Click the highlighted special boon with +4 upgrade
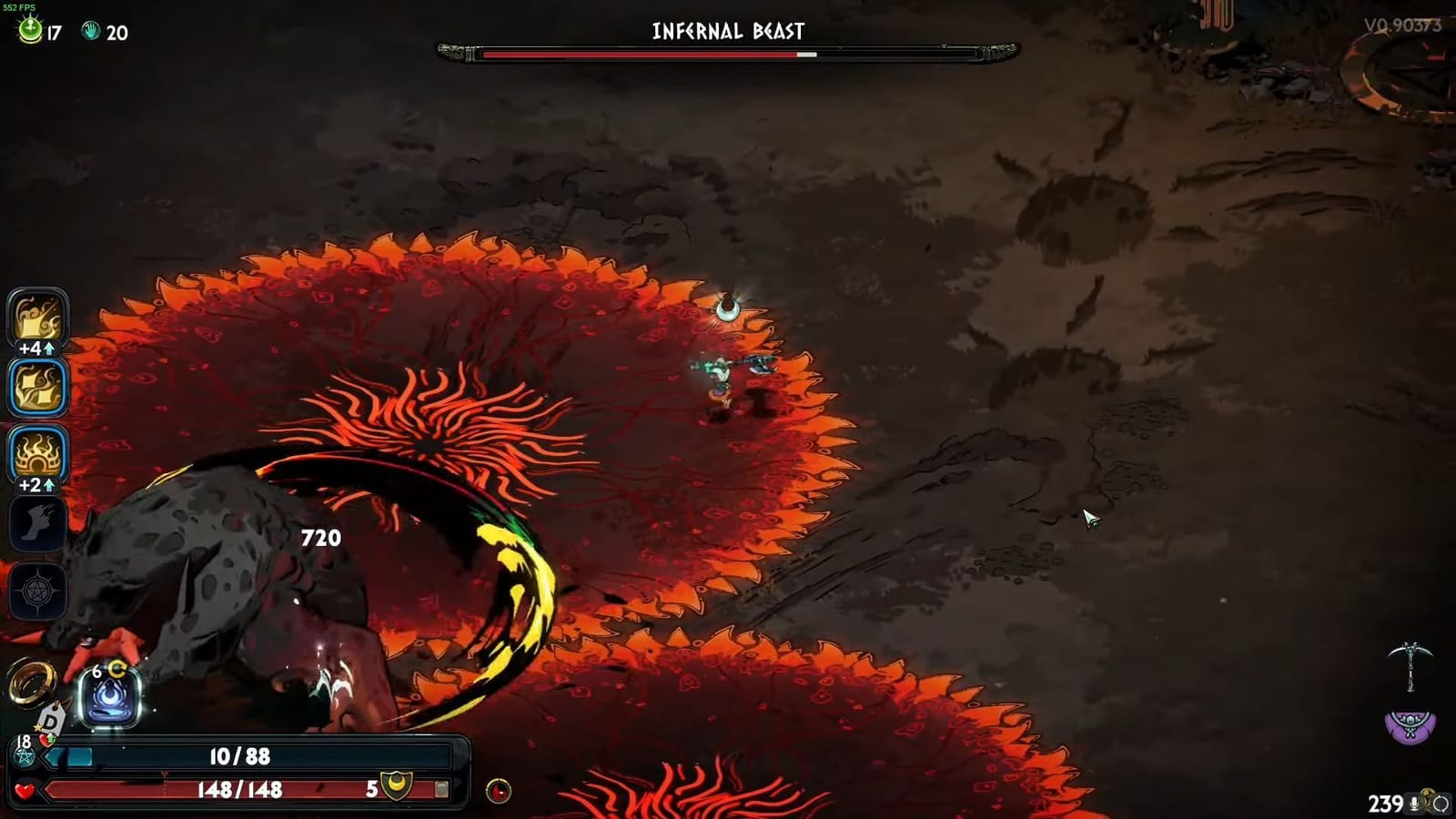1456x819 pixels. (36, 387)
